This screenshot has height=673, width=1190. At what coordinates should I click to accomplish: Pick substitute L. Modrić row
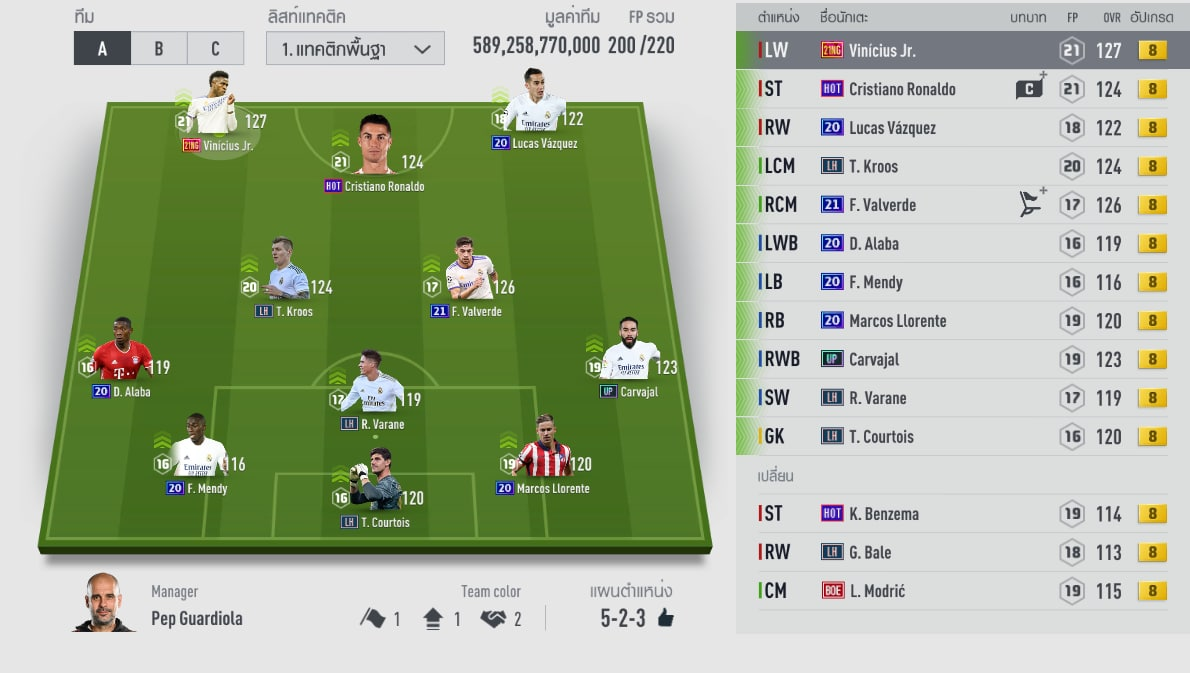tap(950, 591)
